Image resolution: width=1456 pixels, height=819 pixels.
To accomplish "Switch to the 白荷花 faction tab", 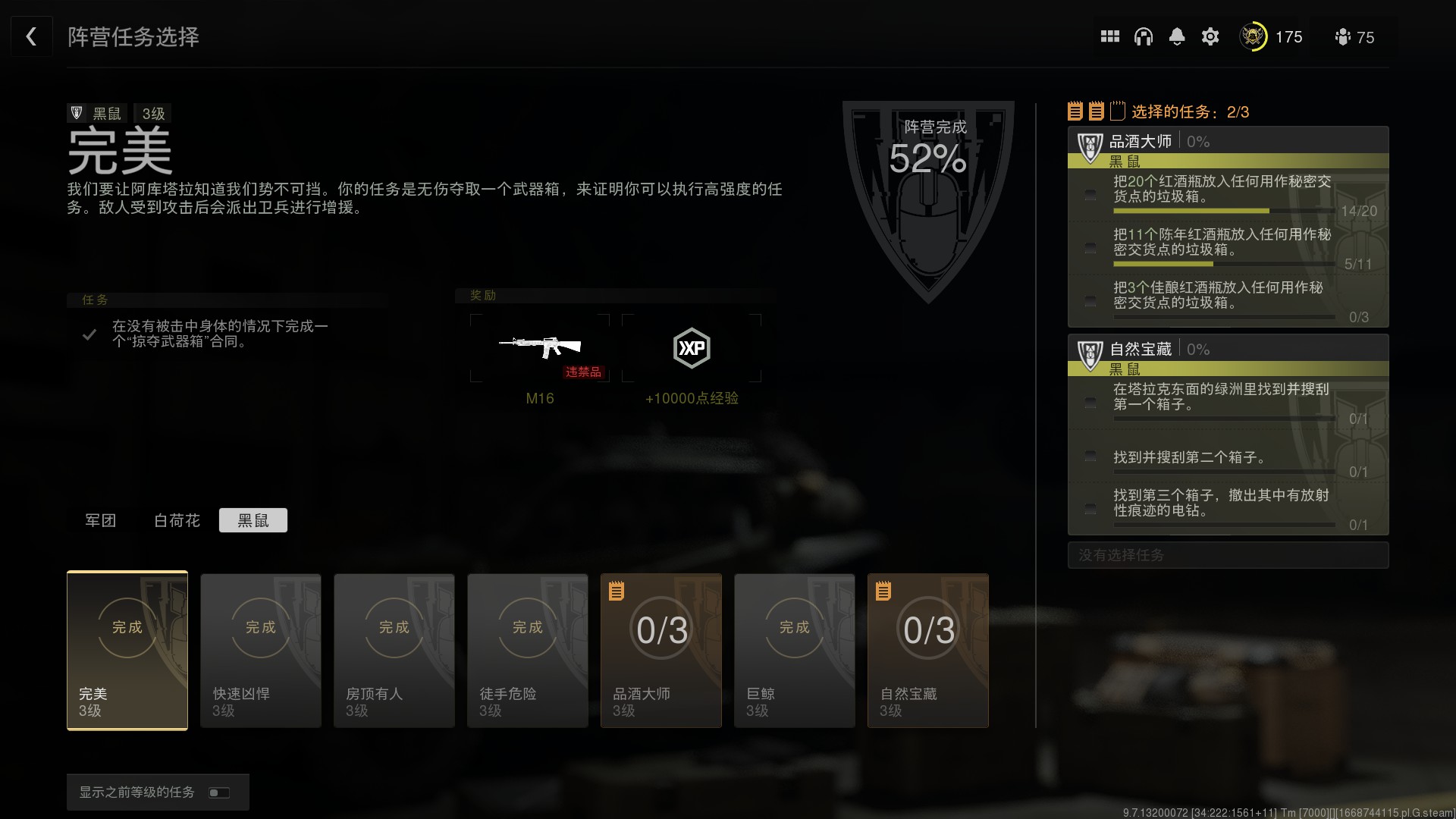I will tap(177, 520).
